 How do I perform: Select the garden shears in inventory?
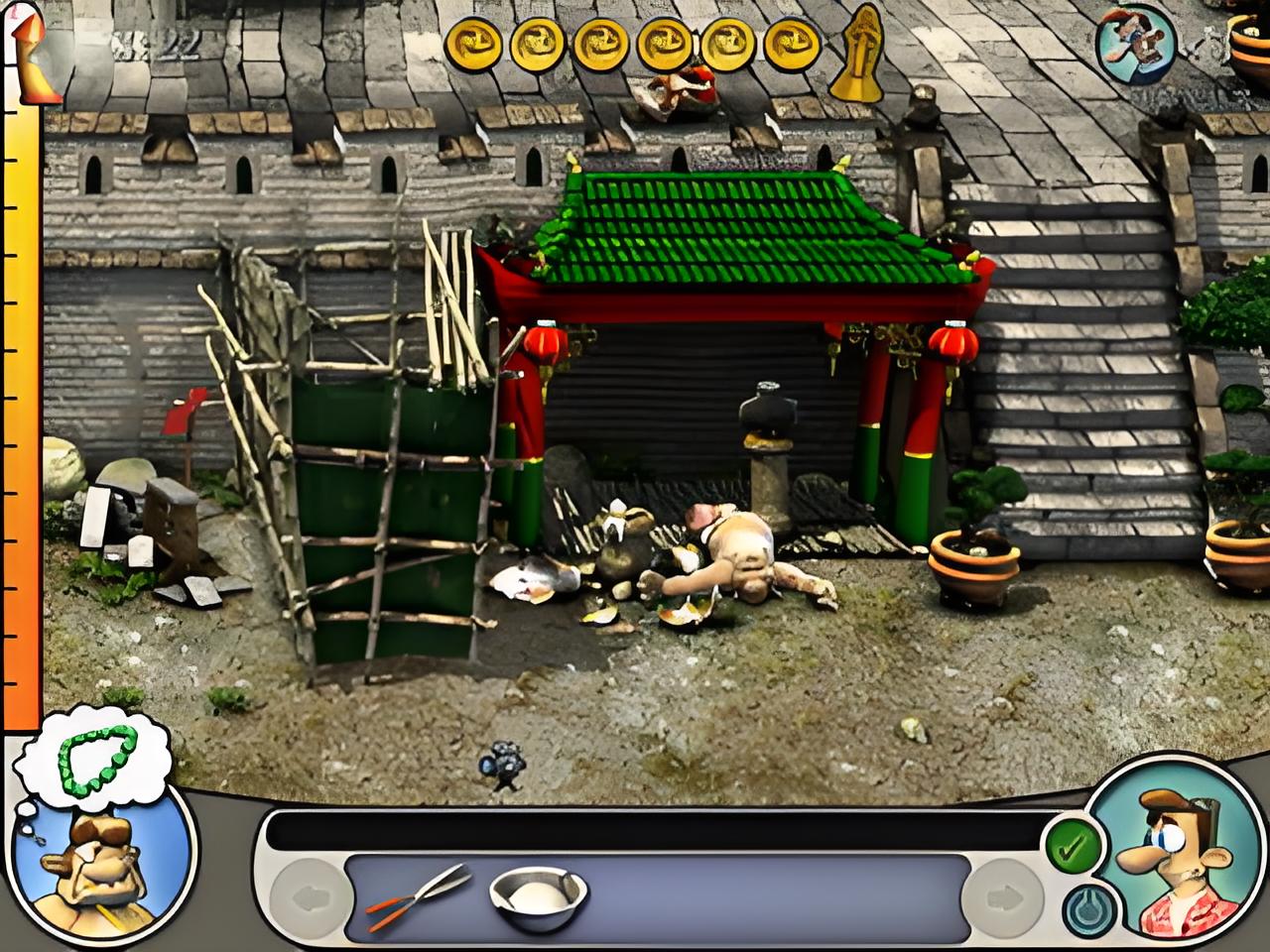[417, 895]
